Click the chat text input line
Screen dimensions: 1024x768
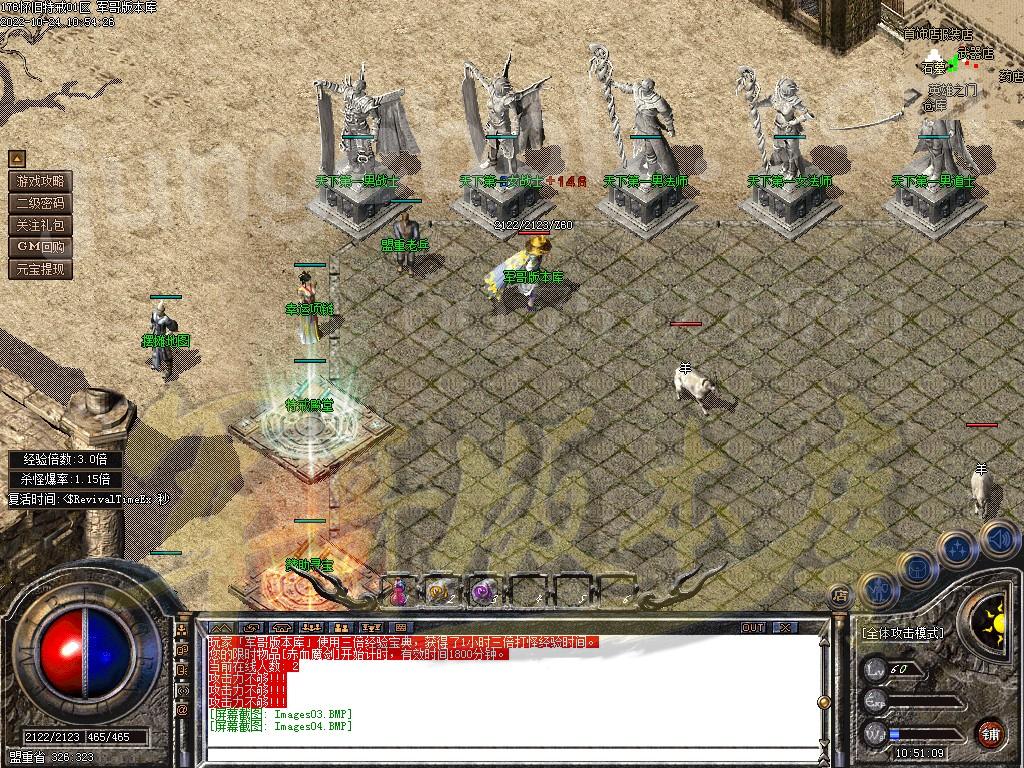[510, 750]
